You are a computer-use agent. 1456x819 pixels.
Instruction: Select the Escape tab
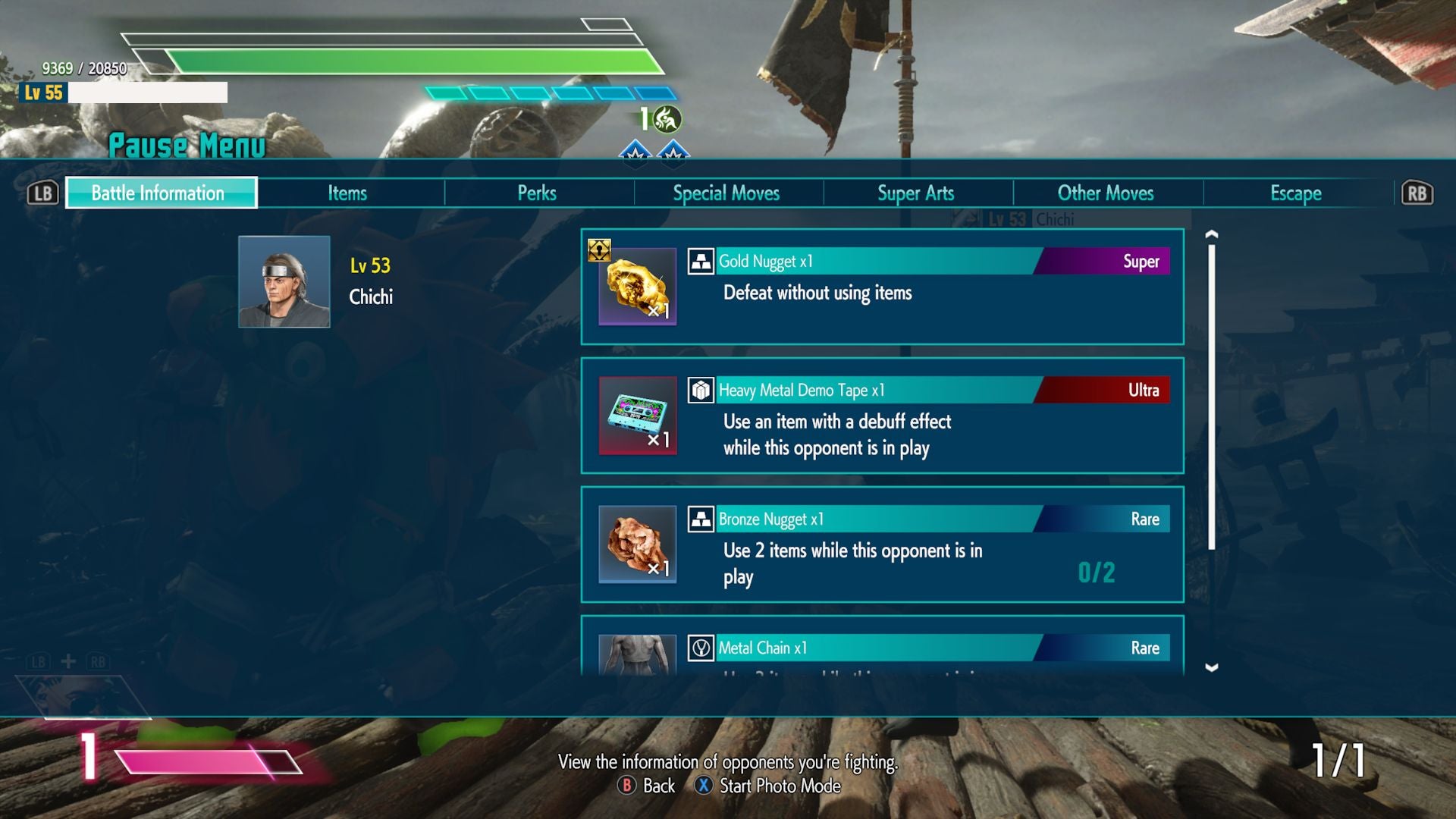(x=1295, y=193)
